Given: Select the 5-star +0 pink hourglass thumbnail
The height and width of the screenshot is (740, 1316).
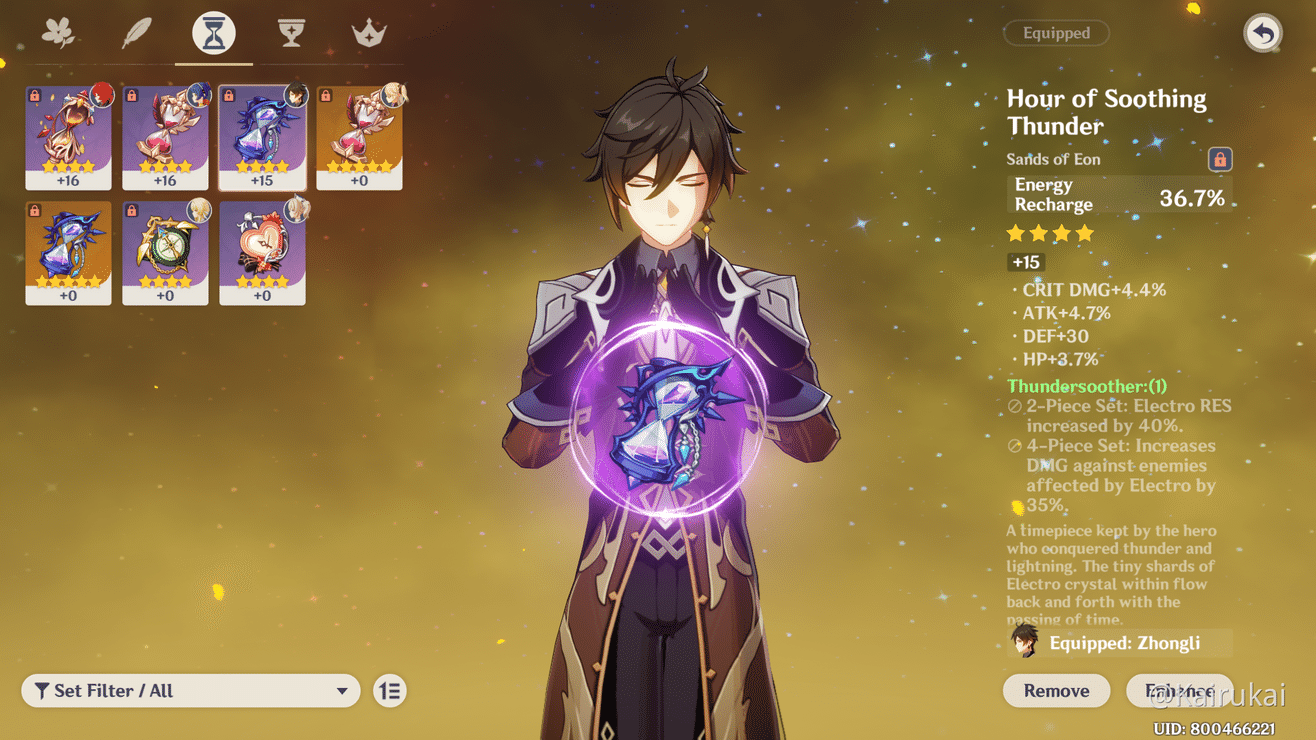Looking at the screenshot, I should point(359,138).
